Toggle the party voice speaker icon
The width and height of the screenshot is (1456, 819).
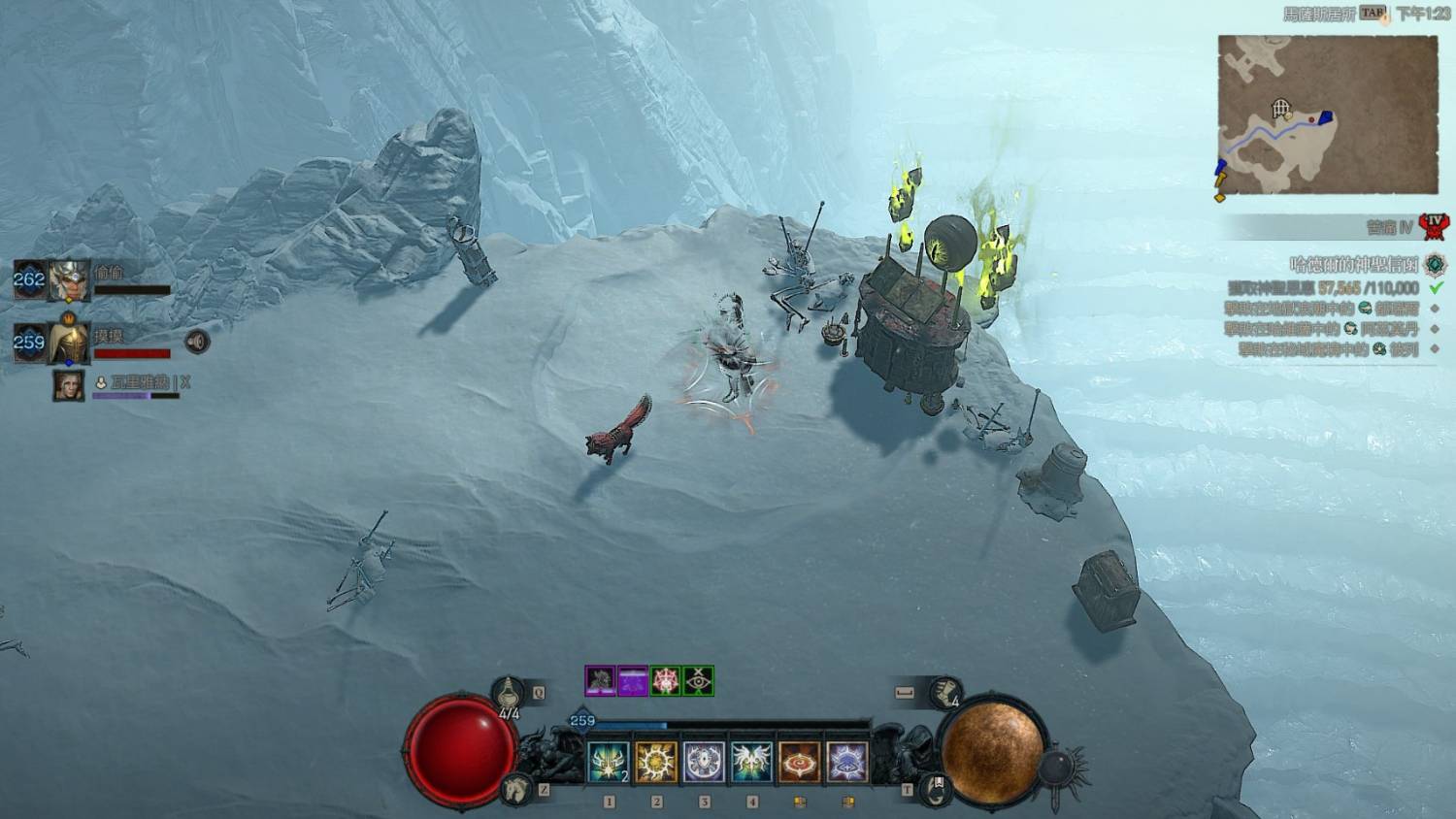[x=197, y=342]
